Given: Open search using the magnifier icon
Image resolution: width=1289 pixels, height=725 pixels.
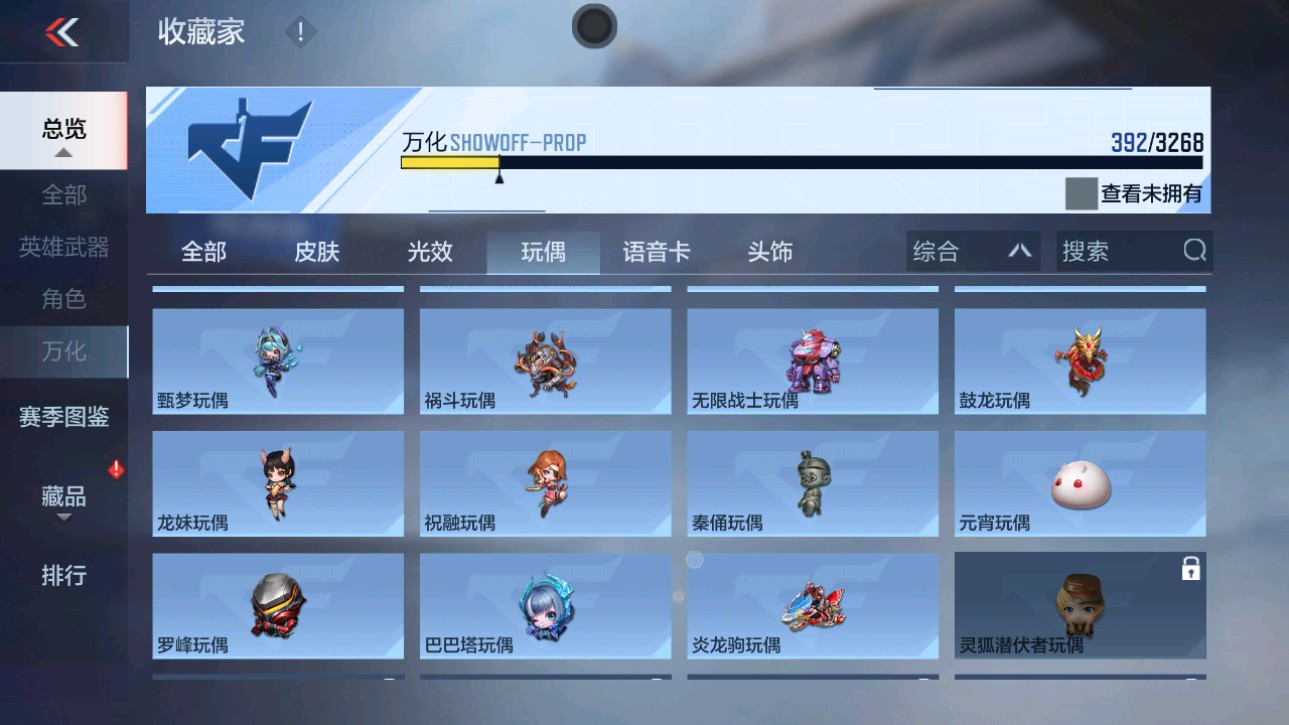Looking at the screenshot, I should [1194, 251].
